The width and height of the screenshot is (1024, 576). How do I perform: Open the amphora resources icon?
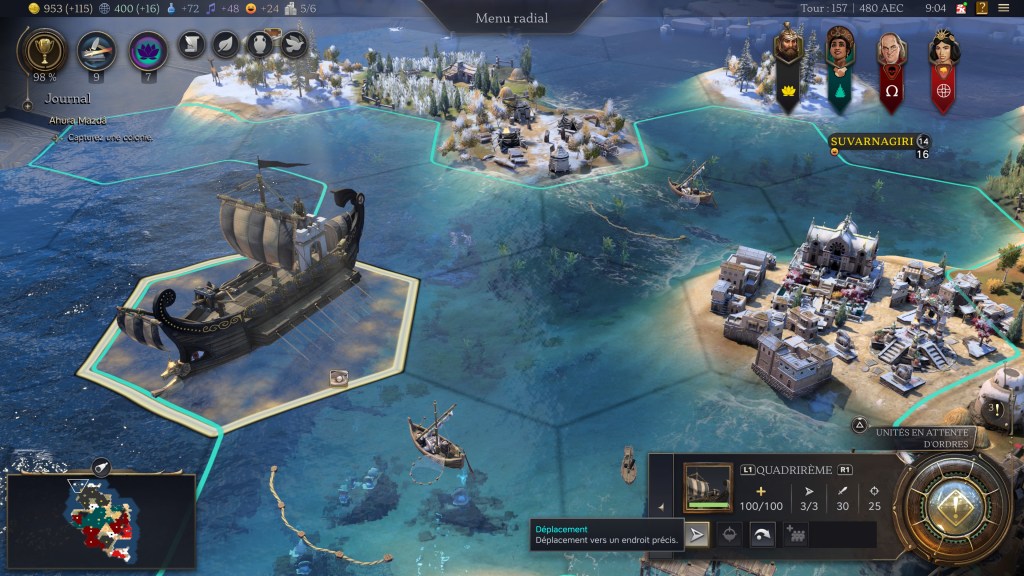(x=259, y=44)
